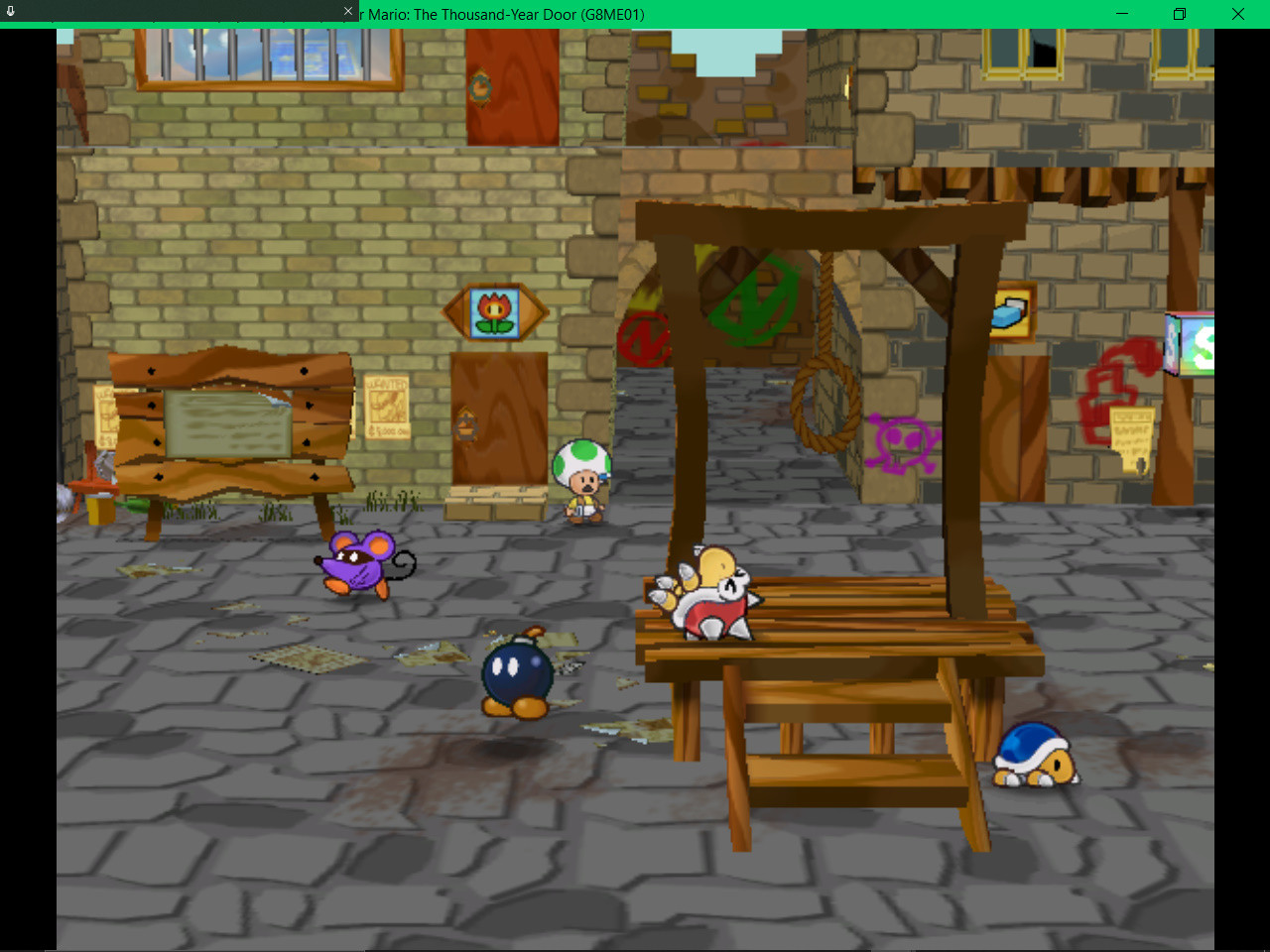Minimize the Paper Mario game window
The width and height of the screenshot is (1270, 952).
point(1121,14)
